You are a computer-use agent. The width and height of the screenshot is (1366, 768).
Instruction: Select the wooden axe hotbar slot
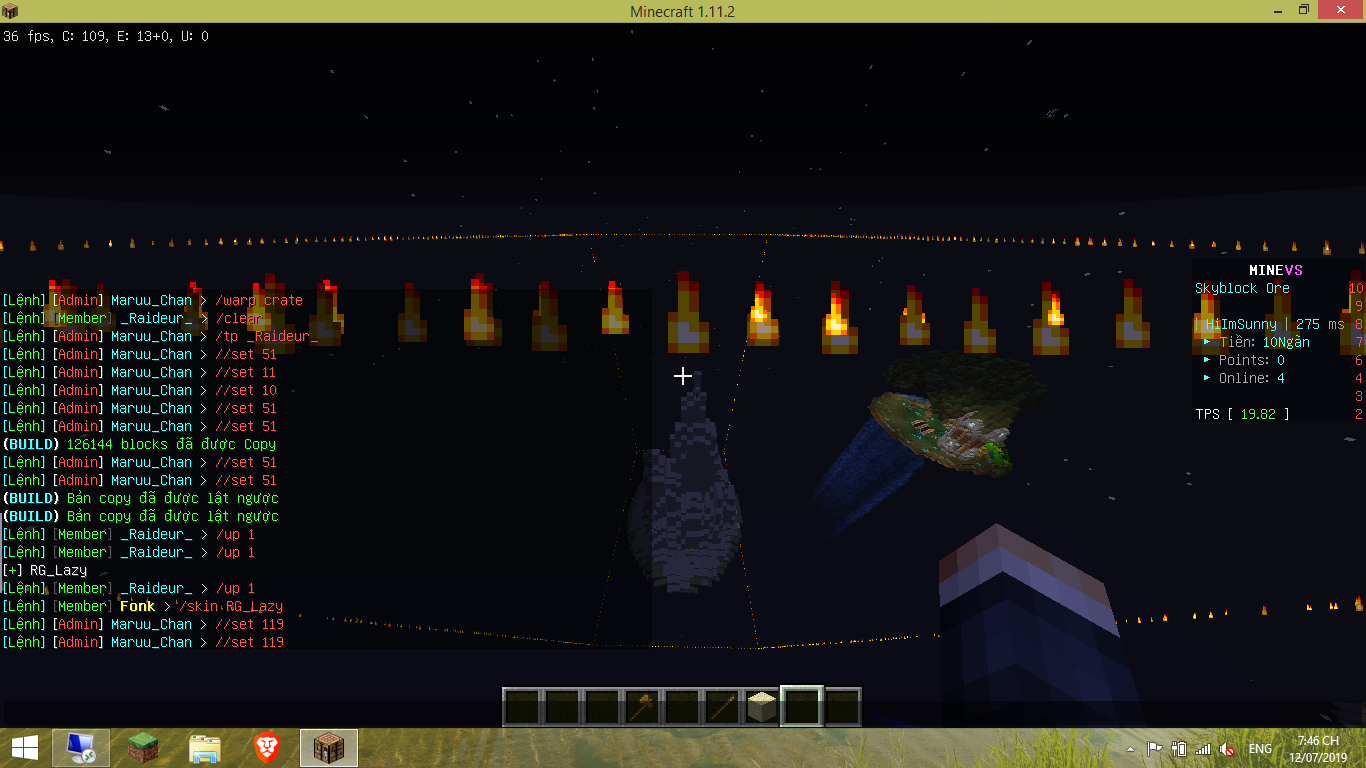(x=641, y=706)
